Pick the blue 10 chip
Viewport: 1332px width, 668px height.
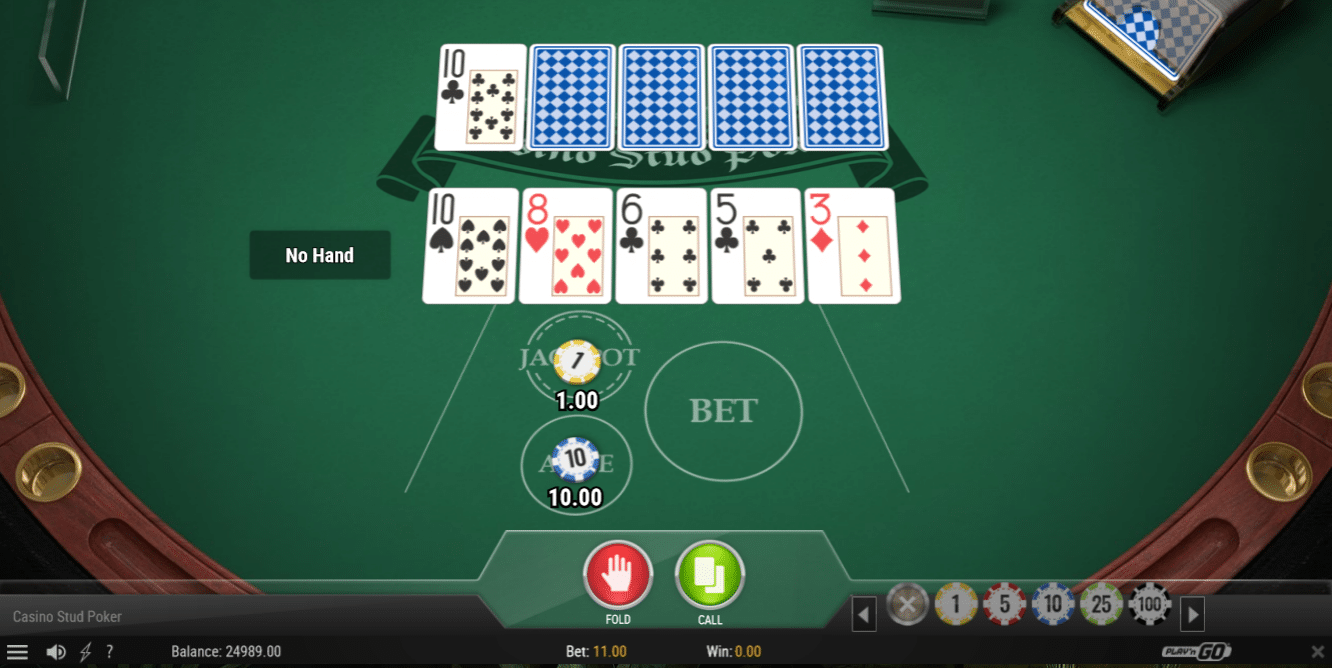[x=1053, y=604]
